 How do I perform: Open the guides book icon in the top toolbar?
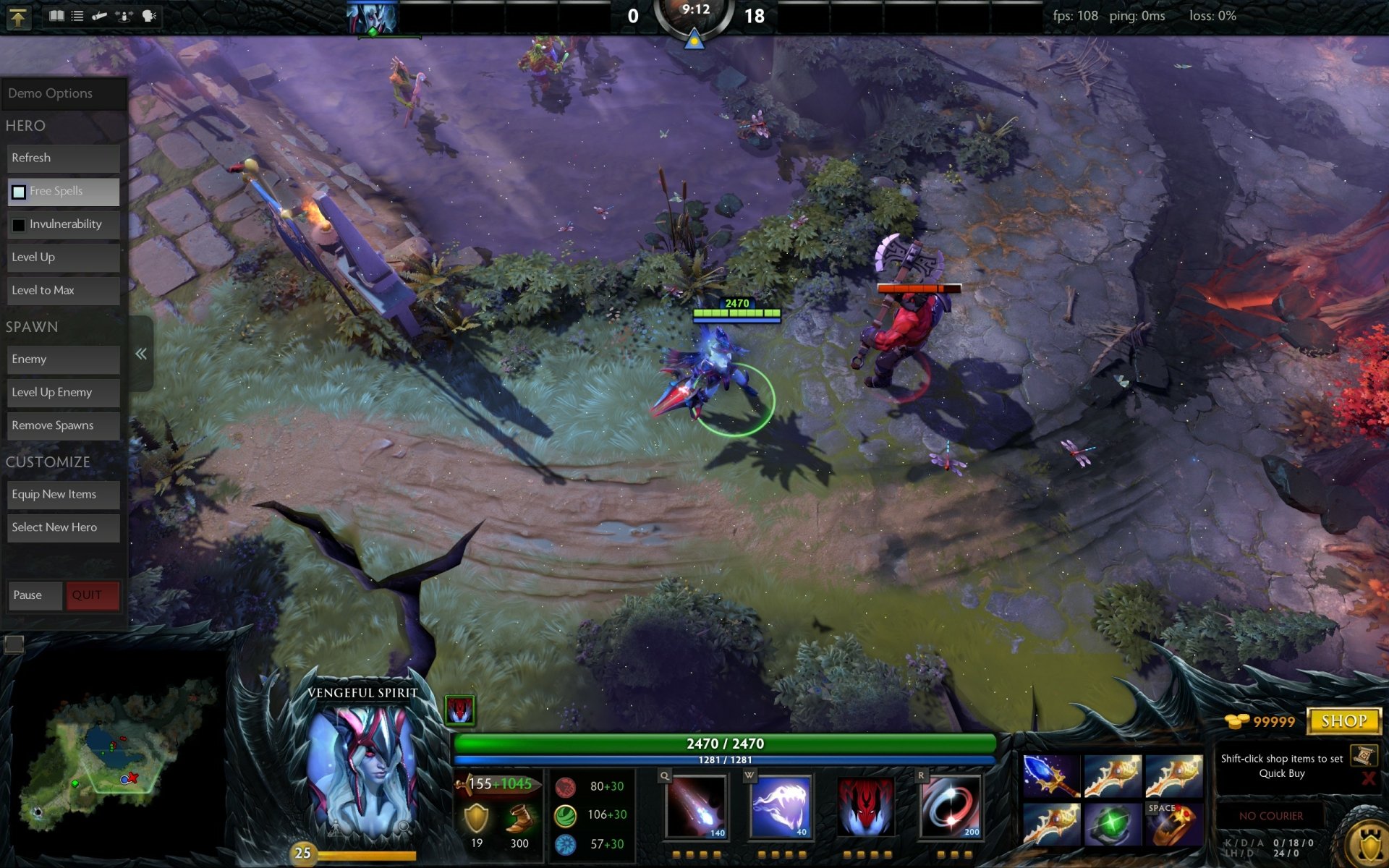coord(56,16)
